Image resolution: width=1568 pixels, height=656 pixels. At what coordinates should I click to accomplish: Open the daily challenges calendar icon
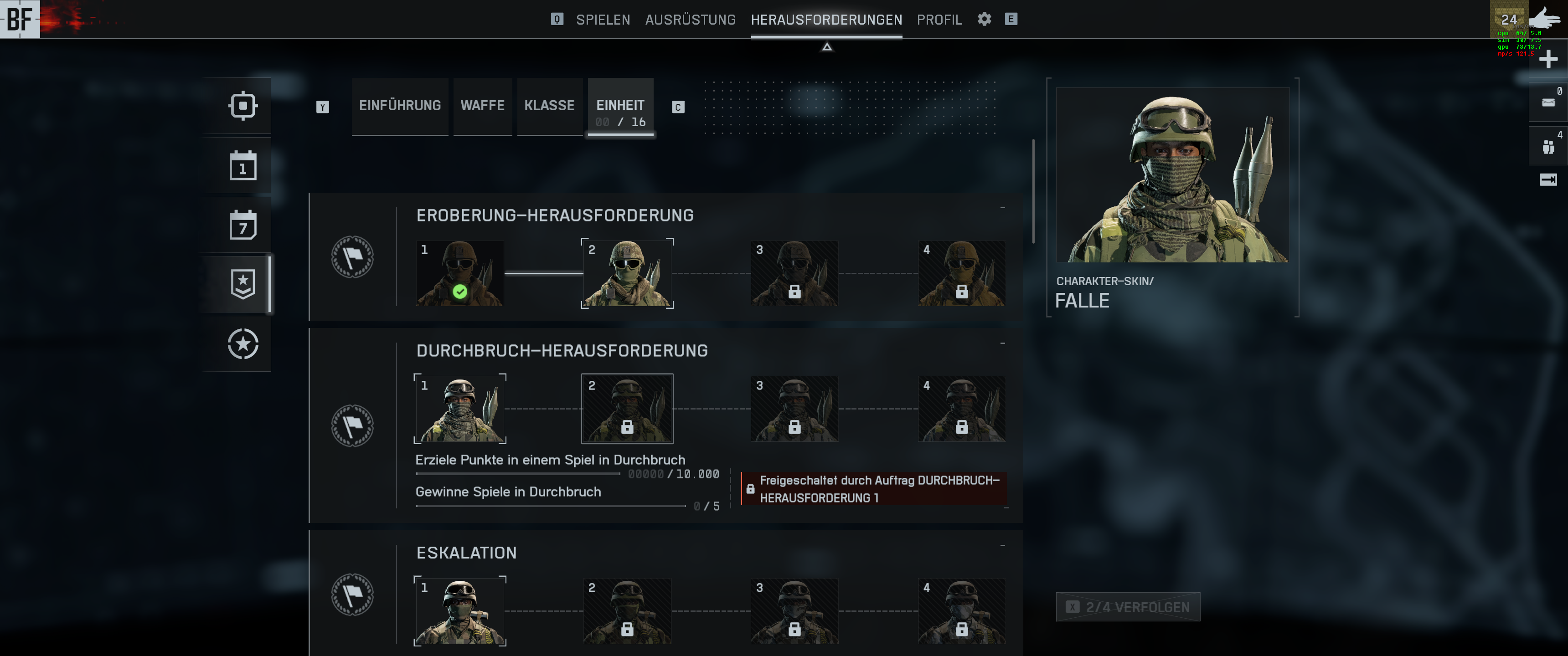click(x=243, y=165)
